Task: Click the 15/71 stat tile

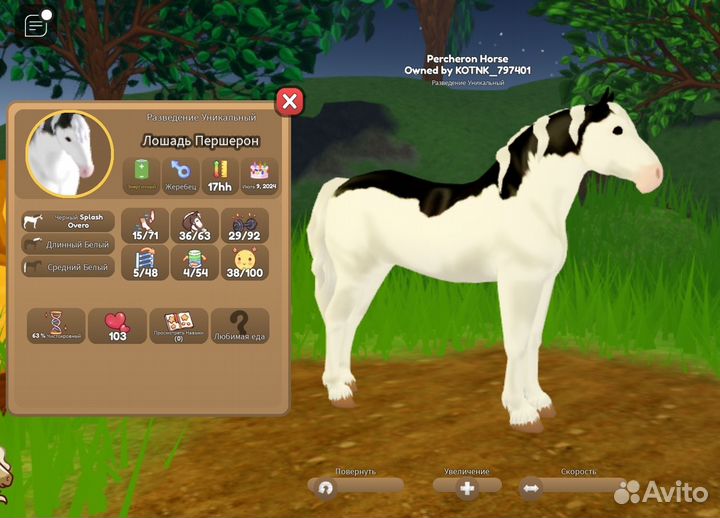Action: [145, 226]
